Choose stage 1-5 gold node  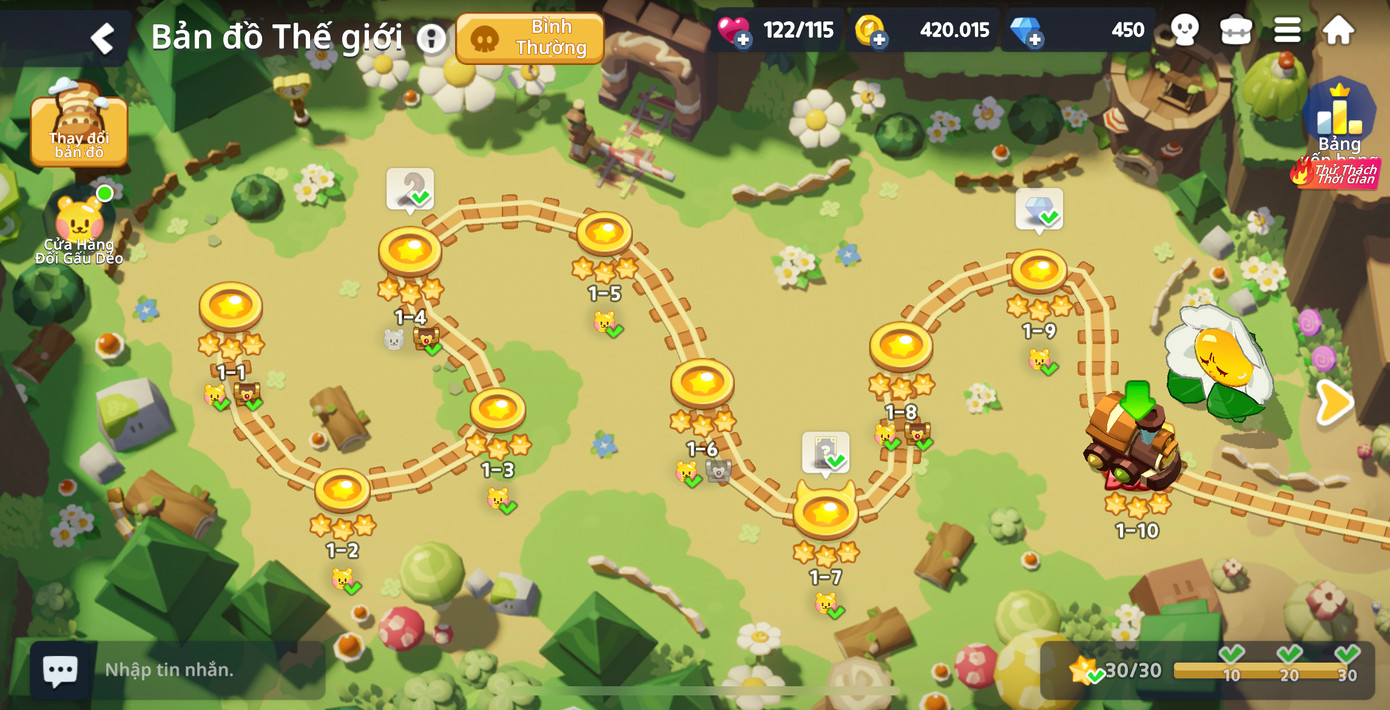click(604, 235)
